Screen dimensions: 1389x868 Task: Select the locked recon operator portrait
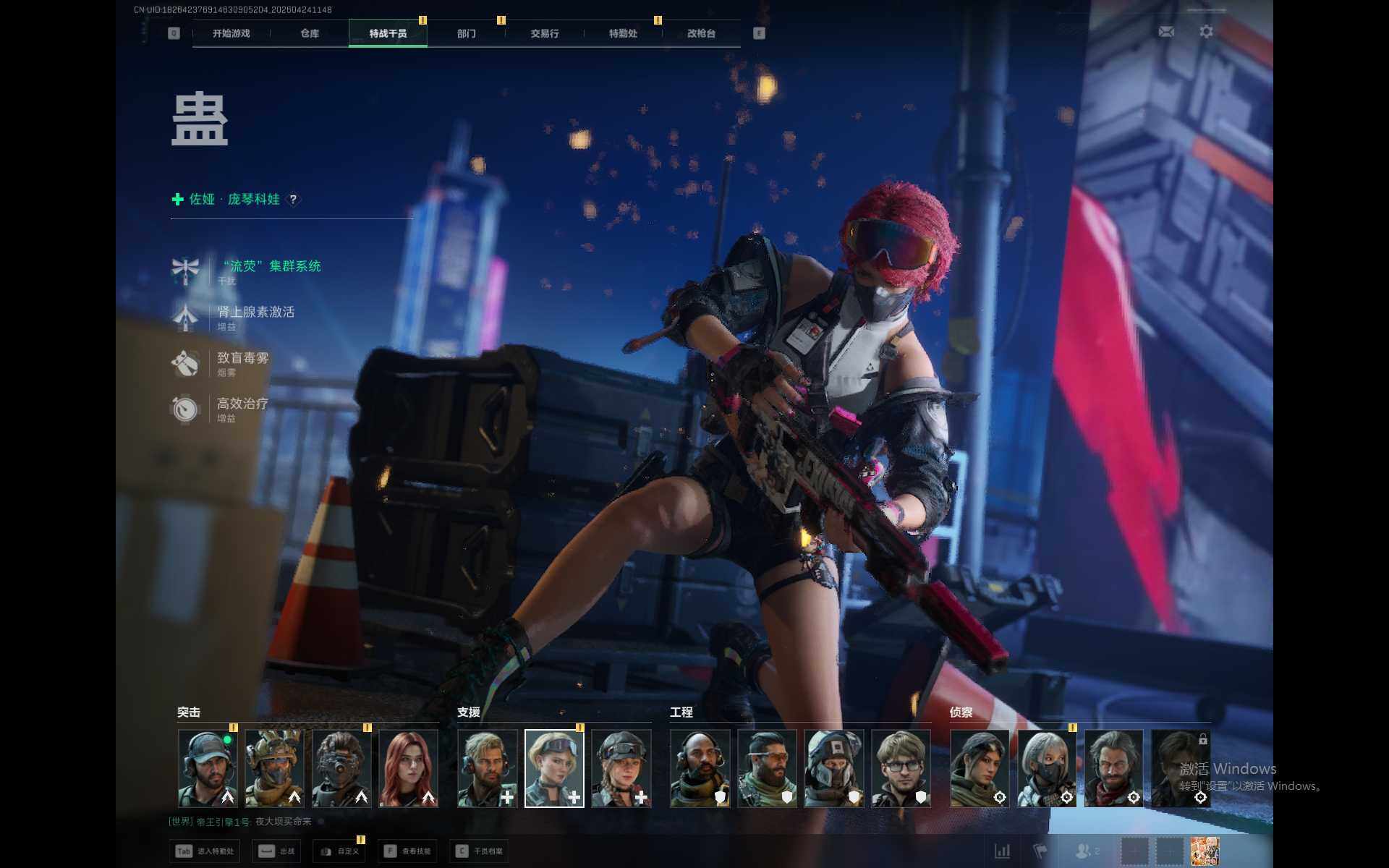[x=1180, y=768]
